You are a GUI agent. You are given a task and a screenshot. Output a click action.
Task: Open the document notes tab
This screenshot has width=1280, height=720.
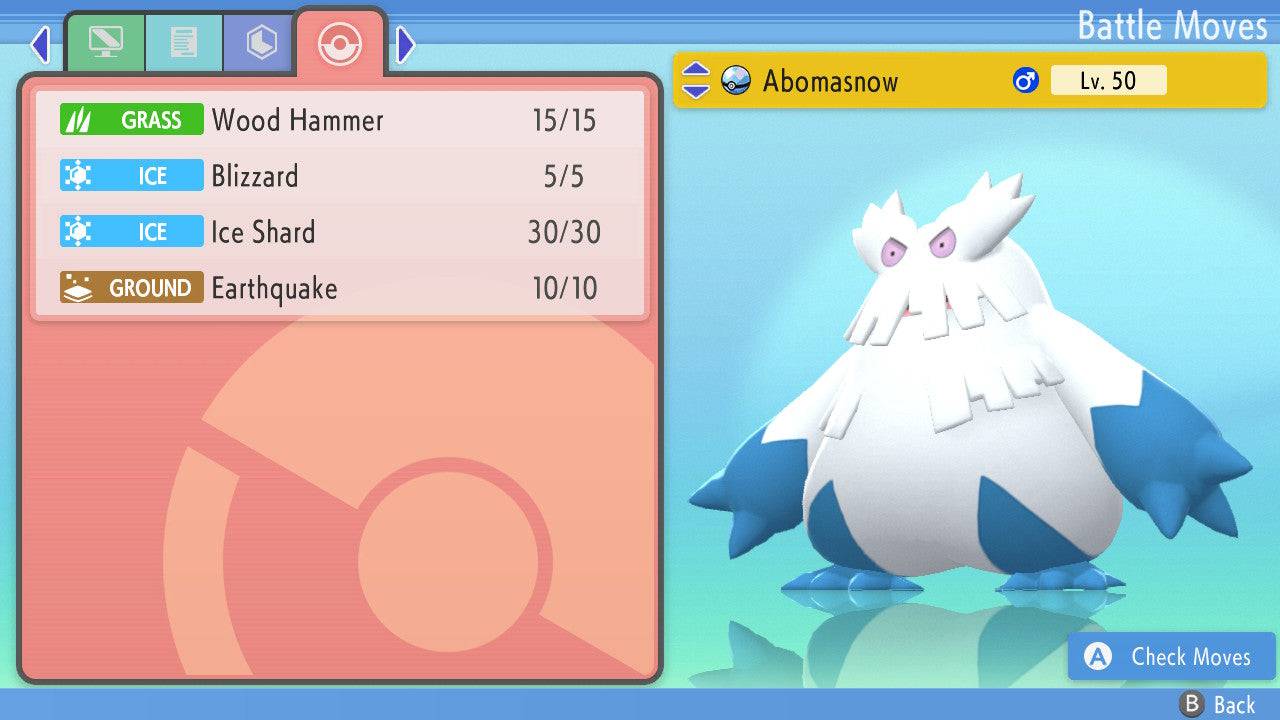tap(183, 43)
